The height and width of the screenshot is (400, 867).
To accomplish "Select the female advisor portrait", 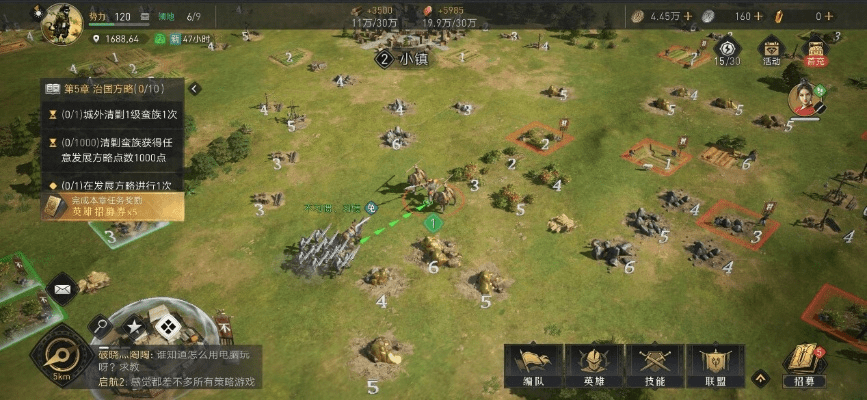I will point(804,99).
